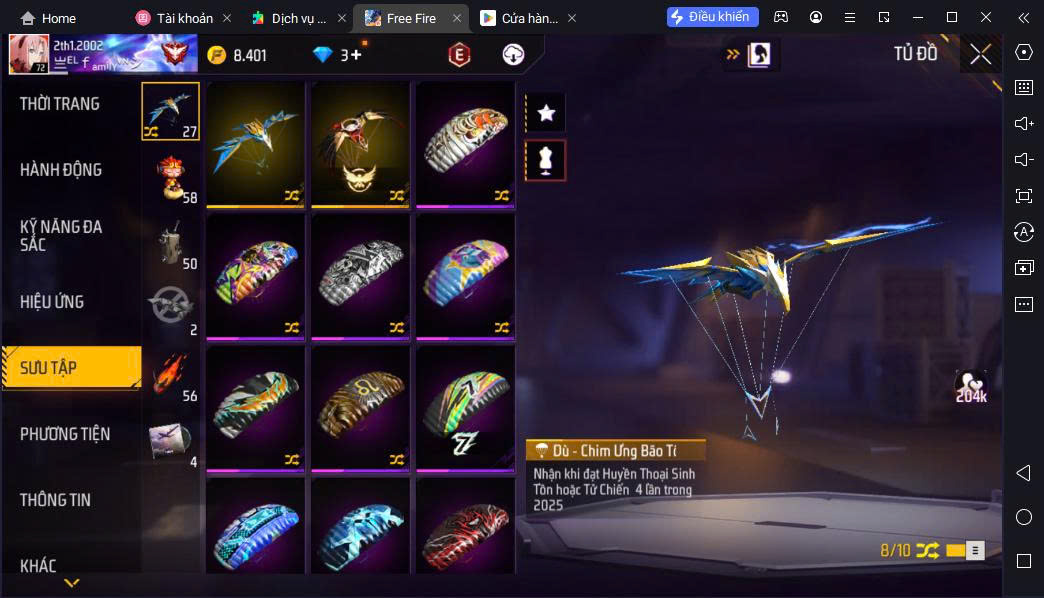
Task: Choose the golden brown parachute skin
Action: point(360,407)
